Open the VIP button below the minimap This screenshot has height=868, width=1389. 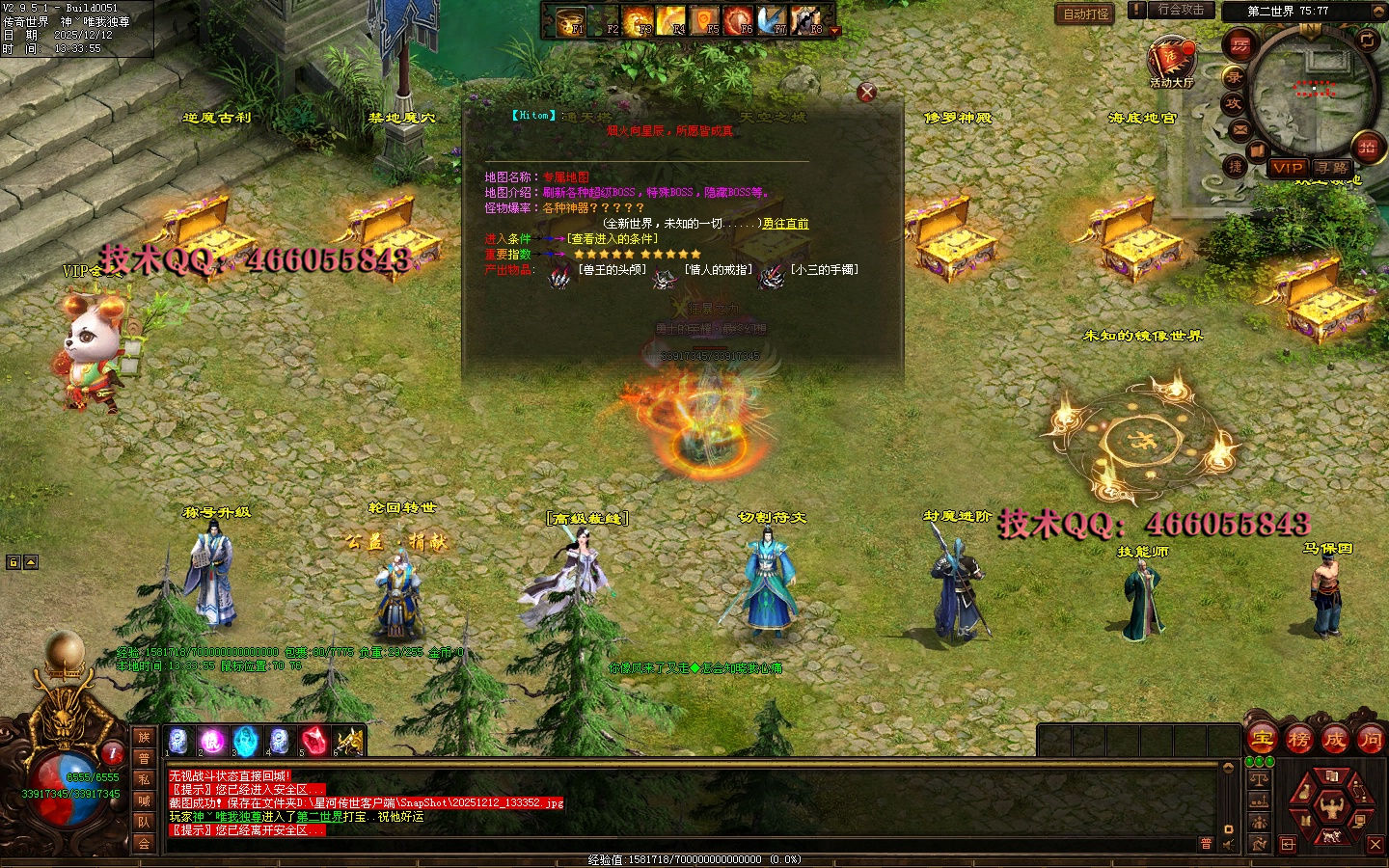click(1288, 168)
